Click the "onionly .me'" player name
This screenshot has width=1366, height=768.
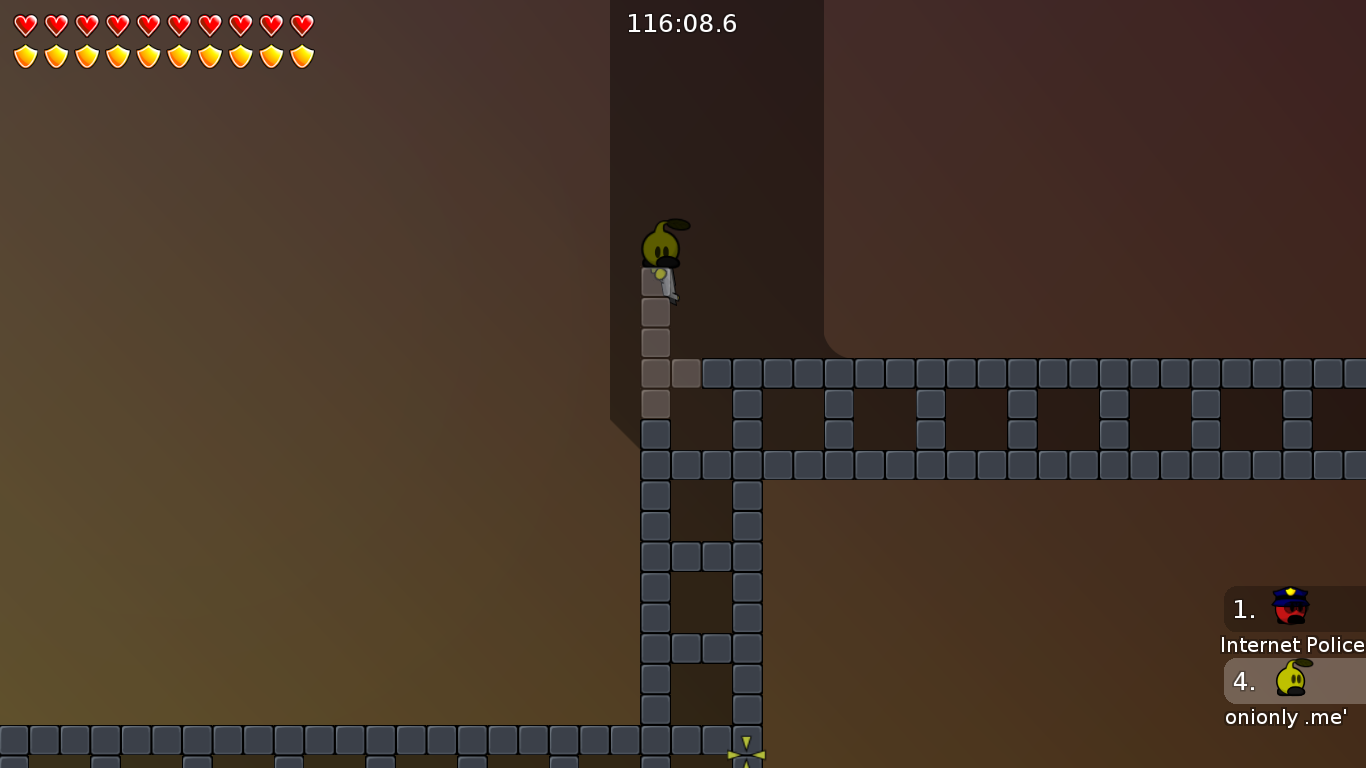1284,717
